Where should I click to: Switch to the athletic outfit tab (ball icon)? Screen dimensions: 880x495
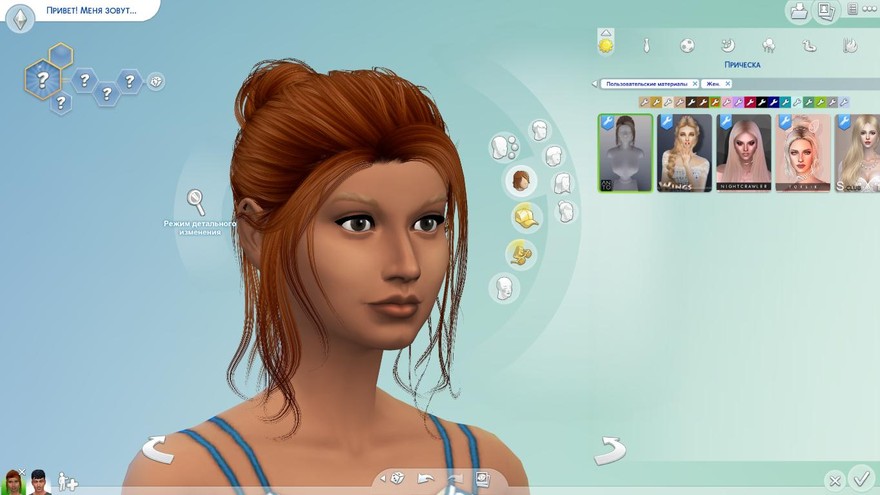point(687,46)
